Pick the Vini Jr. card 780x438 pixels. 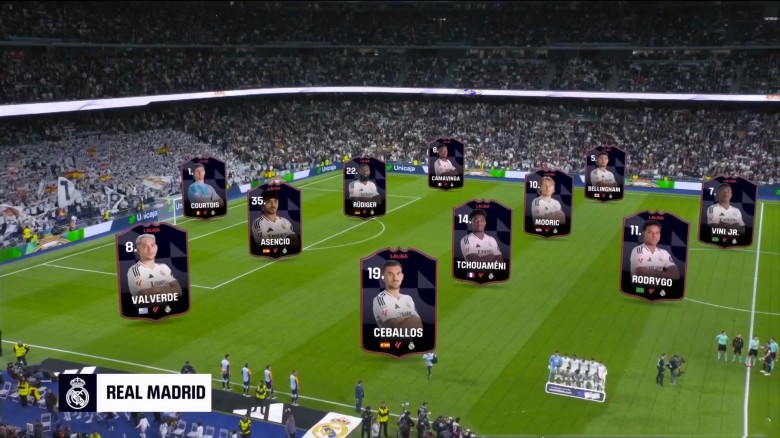pyautogui.click(x=727, y=212)
